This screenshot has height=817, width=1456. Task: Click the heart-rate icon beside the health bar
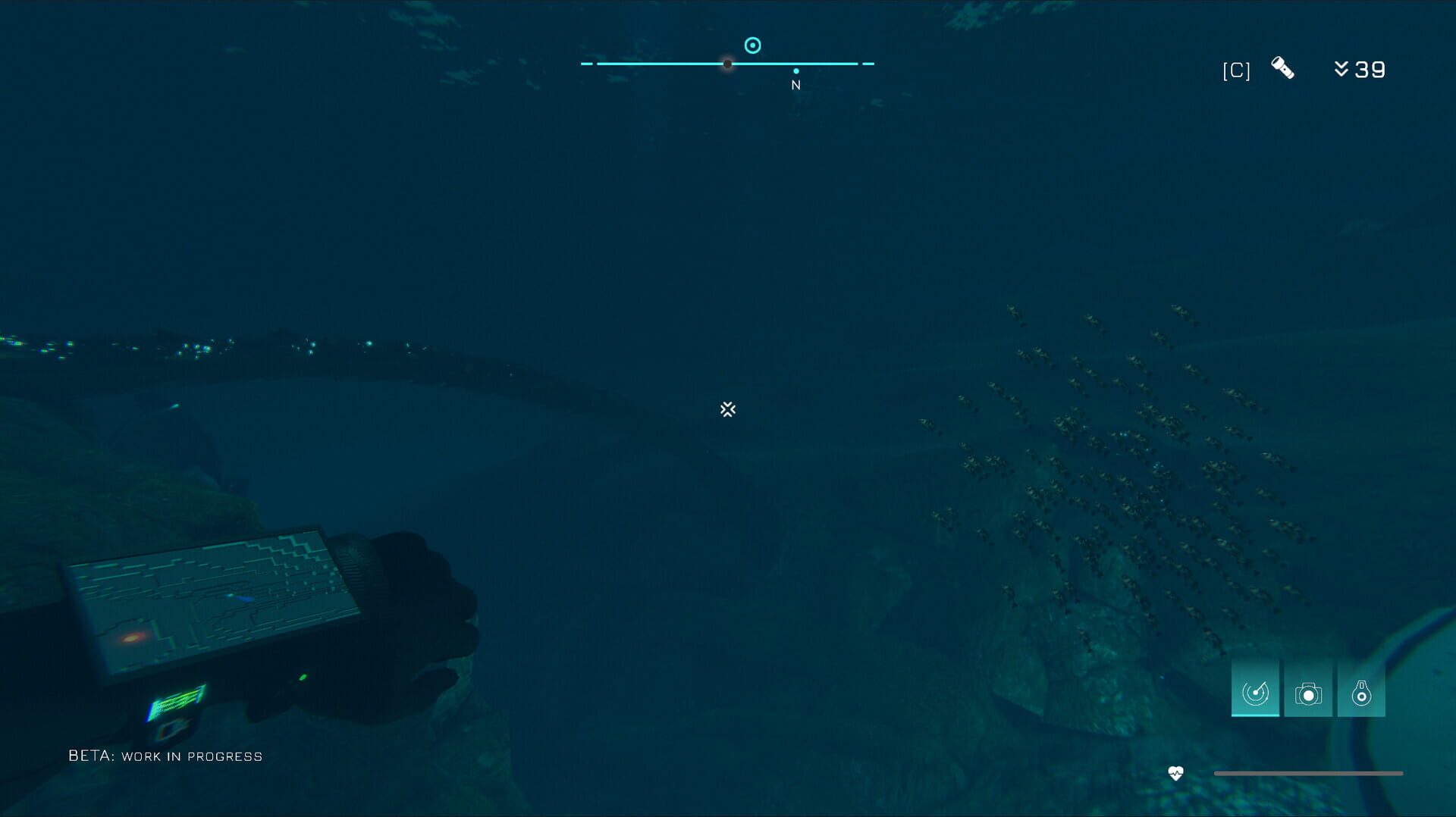click(x=1176, y=772)
